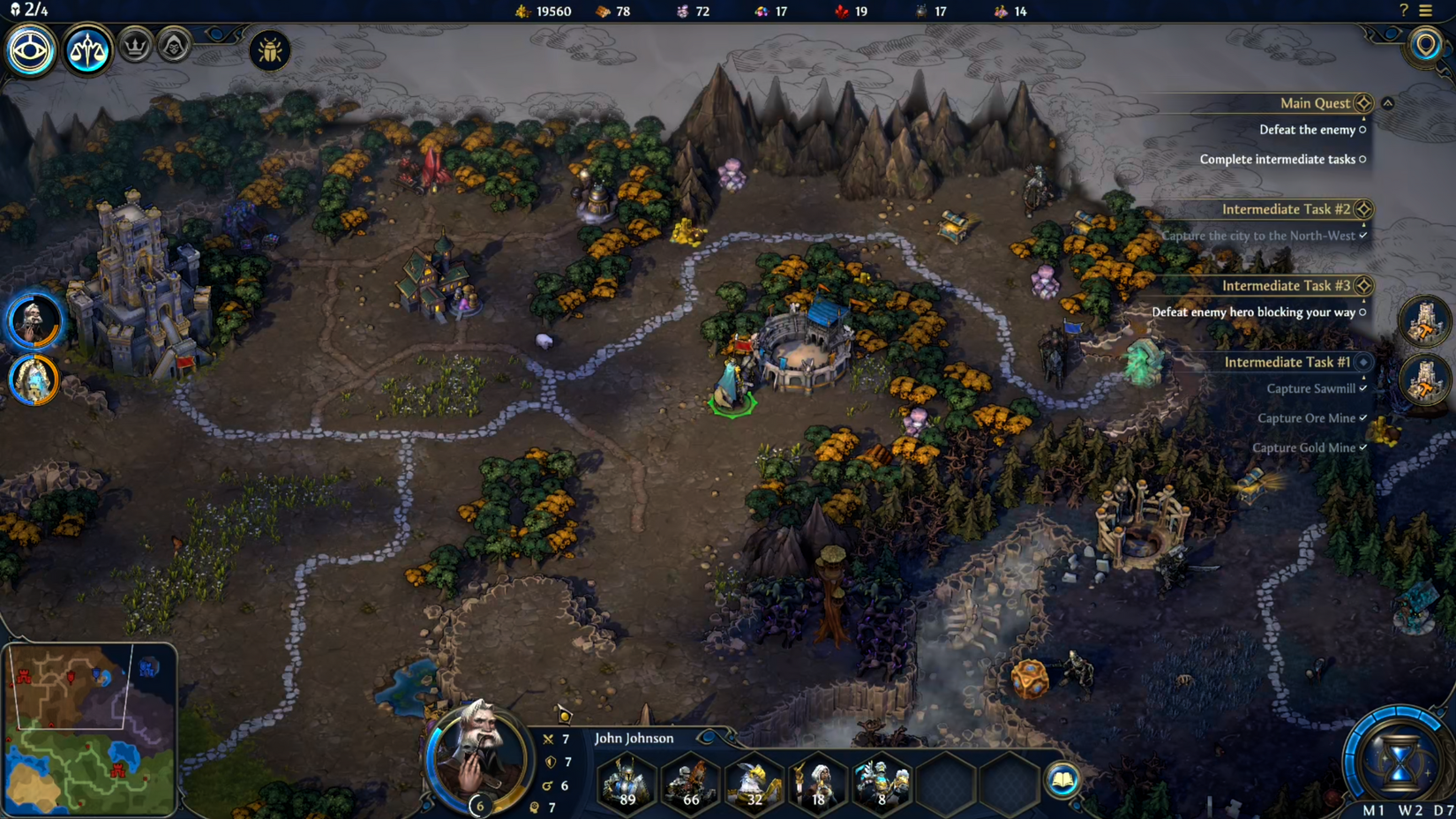This screenshot has height=819, width=1456.
Task: Toggle the Defeat the enemy quest objective
Action: (1362, 130)
